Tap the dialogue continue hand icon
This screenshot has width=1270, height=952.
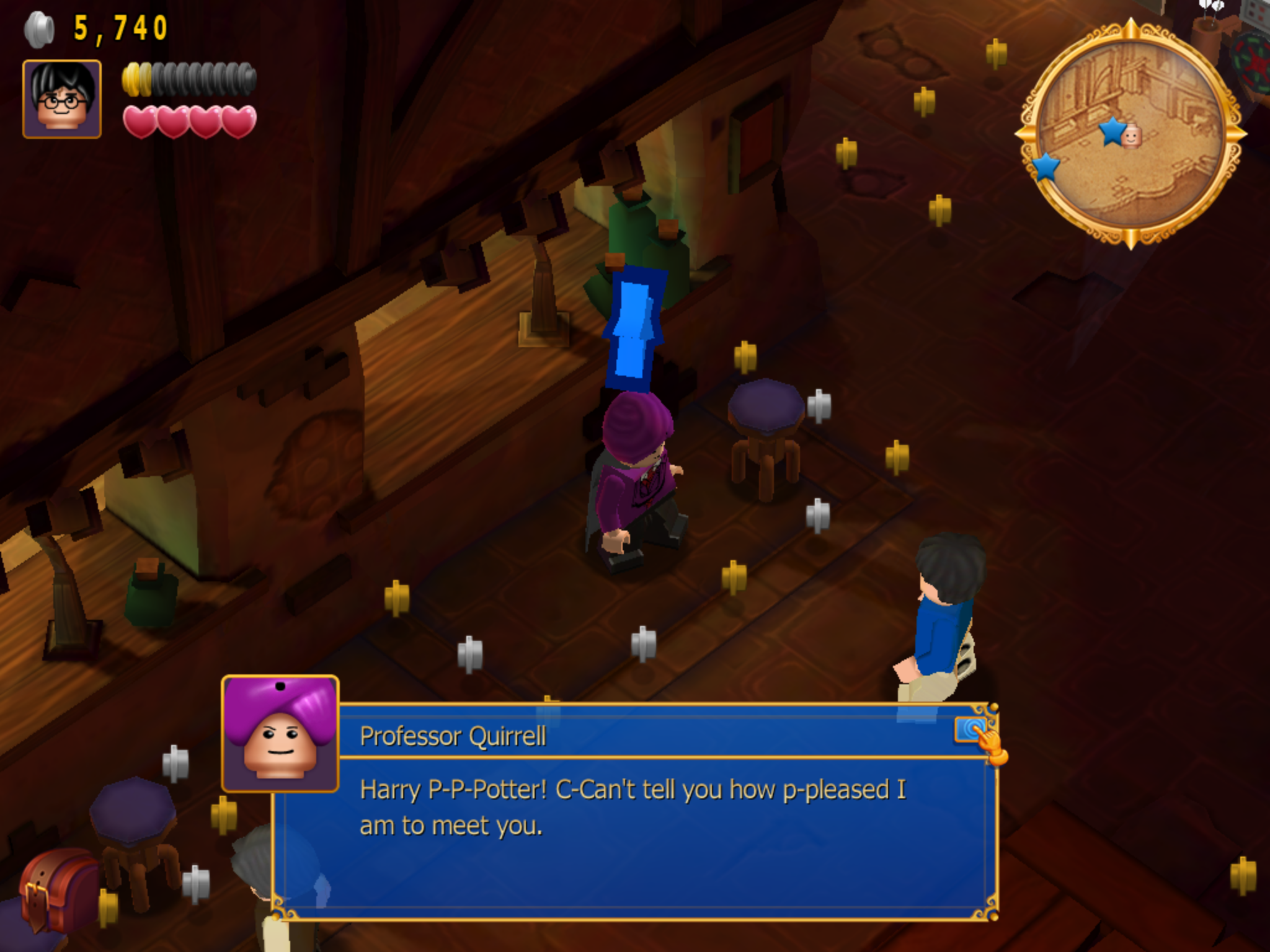click(x=979, y=736)
